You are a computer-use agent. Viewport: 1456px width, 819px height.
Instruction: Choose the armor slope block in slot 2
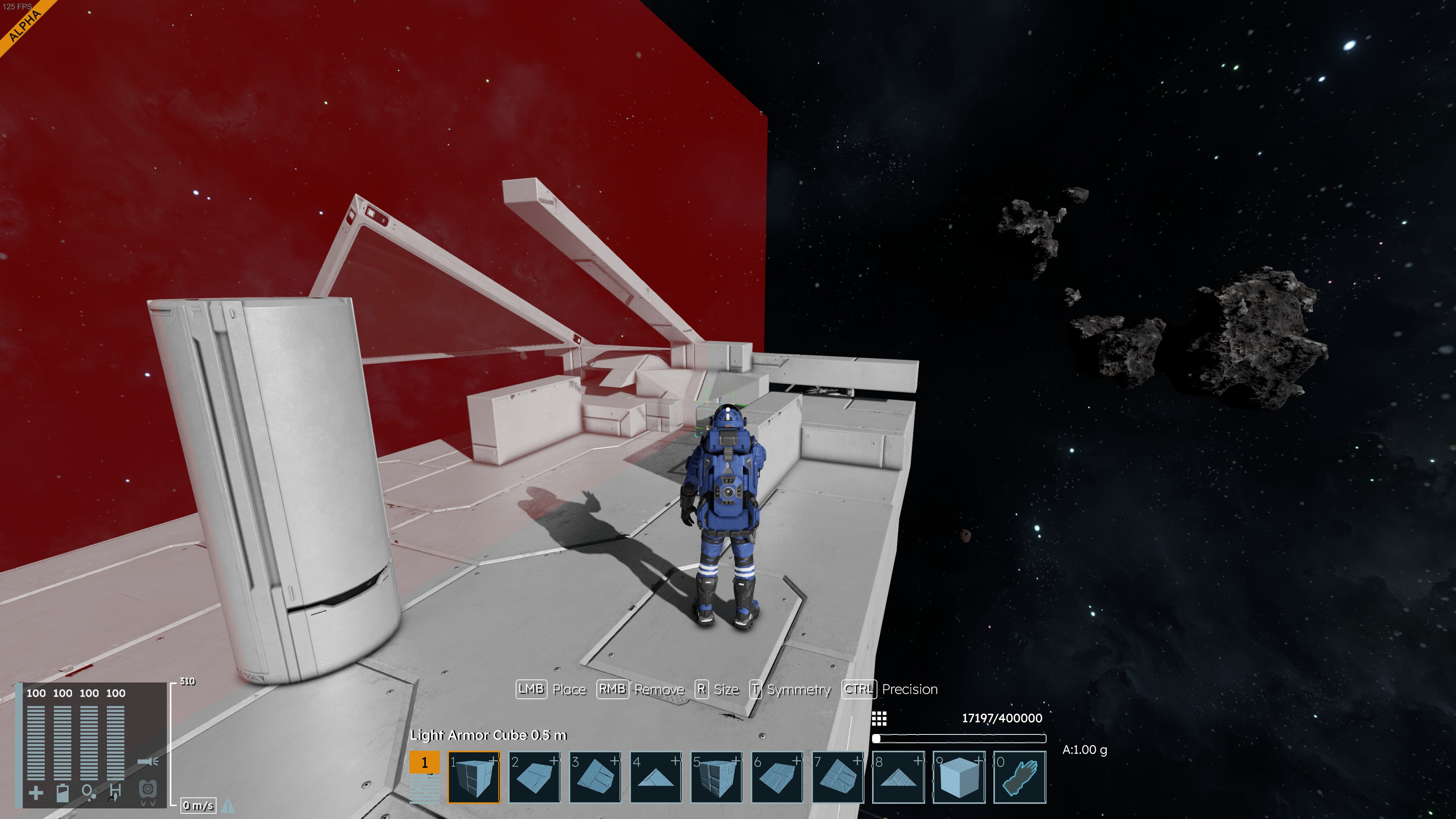click(535, 777)
